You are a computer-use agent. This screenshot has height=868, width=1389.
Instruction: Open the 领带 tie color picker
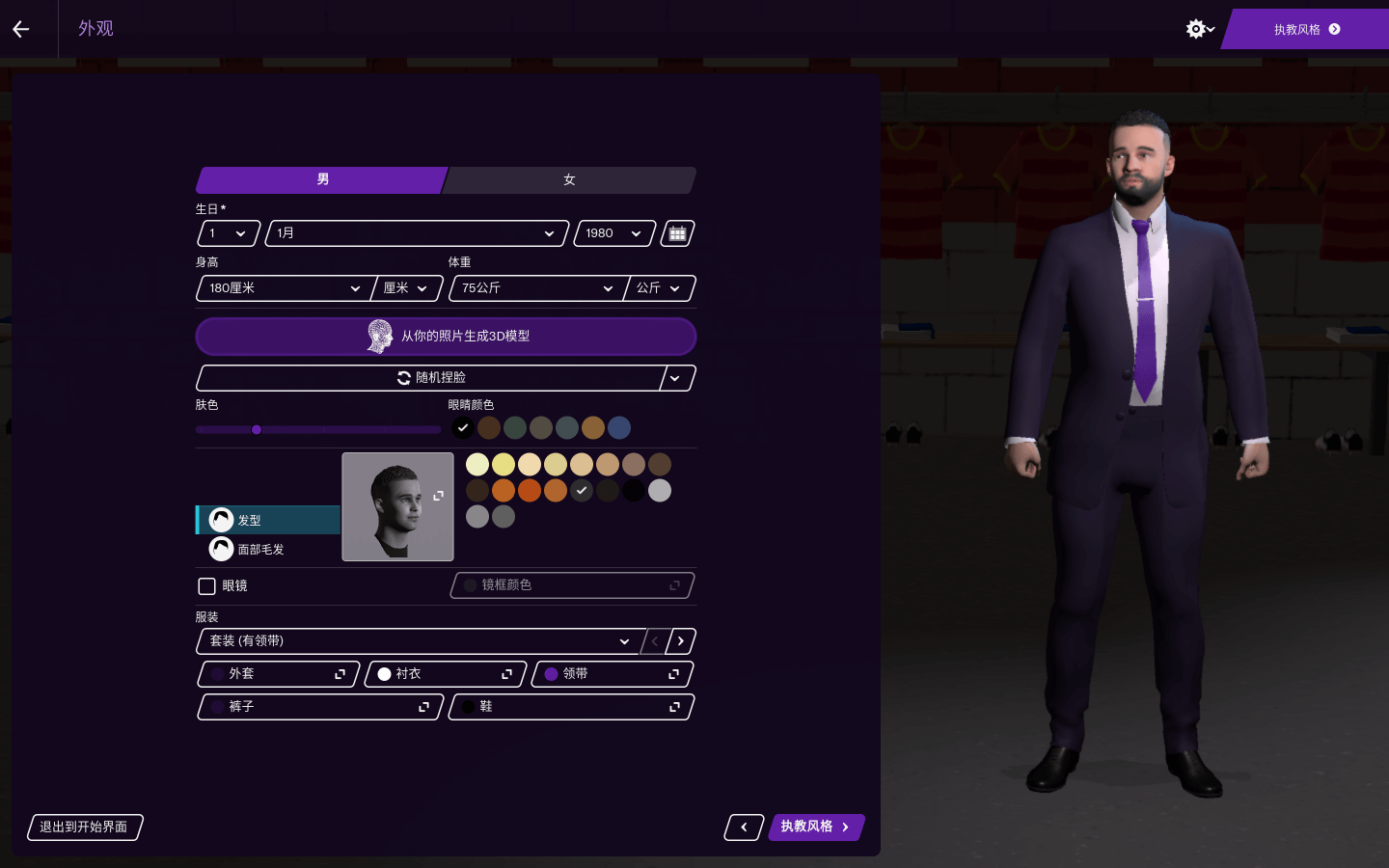[612, 674]
